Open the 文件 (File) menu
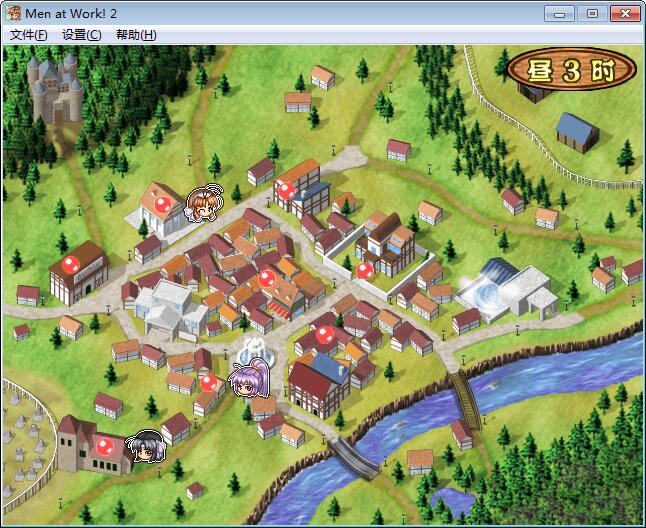This screenshot has height=528, width=646. [x=29, y=34]
